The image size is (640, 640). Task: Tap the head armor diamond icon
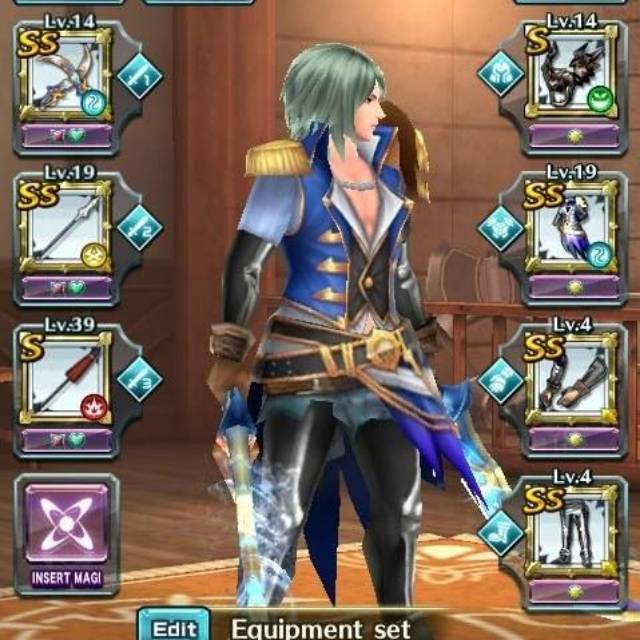pyautogui.click(x=497, y=72)
